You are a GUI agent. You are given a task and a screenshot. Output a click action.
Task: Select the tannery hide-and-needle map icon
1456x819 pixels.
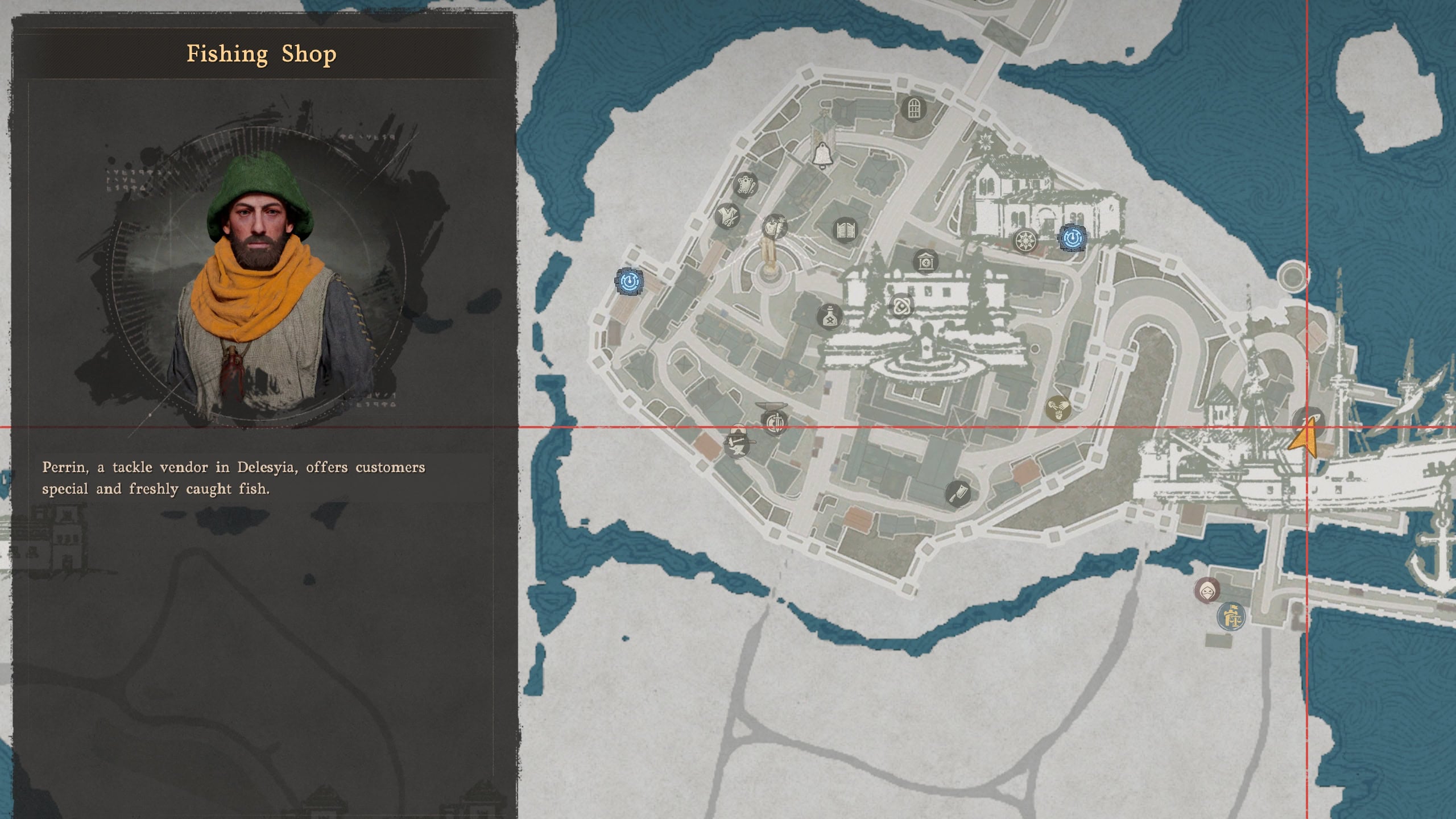(x=746, y=185)
